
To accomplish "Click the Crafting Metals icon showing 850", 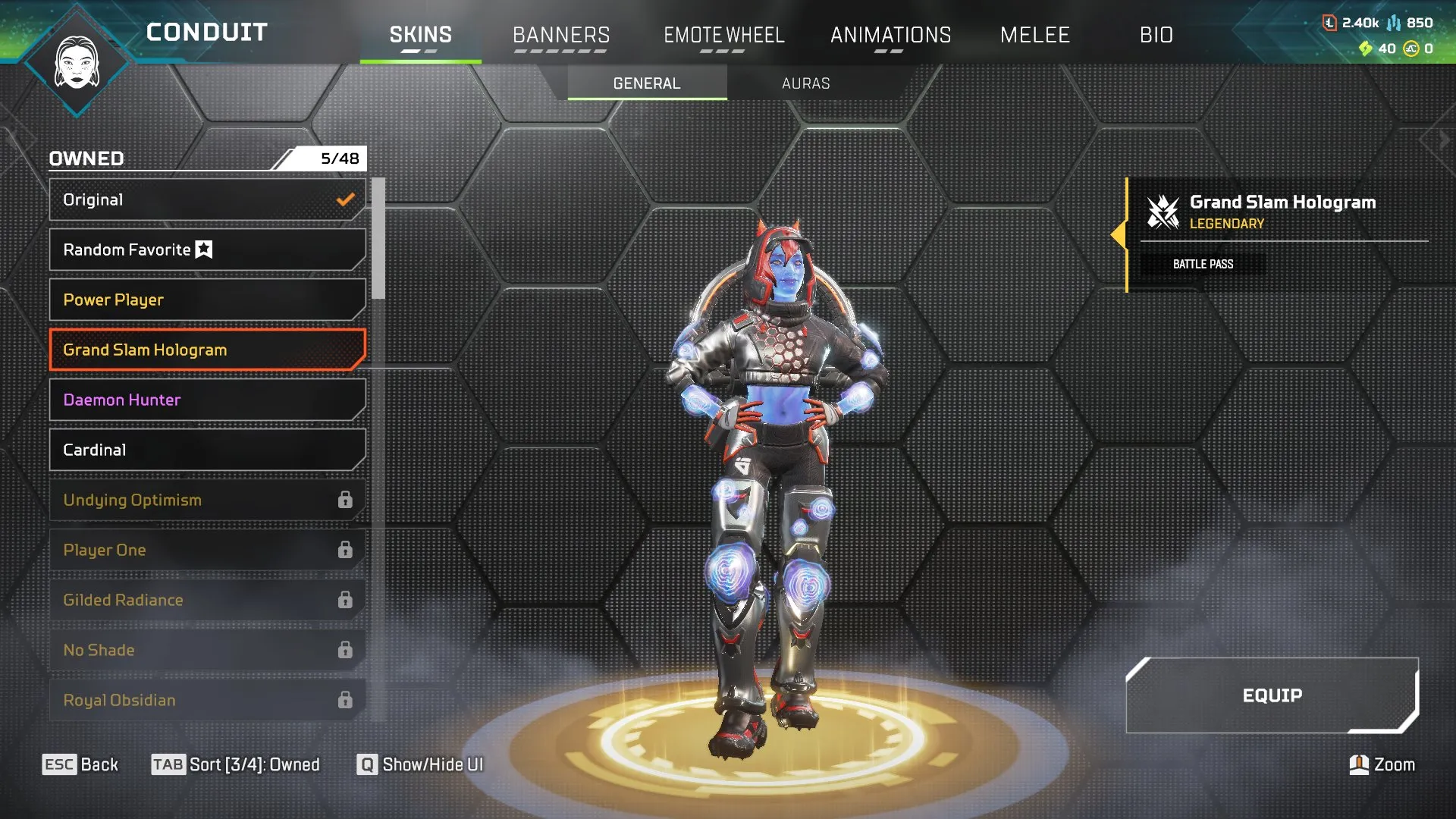I will [x=1395, y=23].
